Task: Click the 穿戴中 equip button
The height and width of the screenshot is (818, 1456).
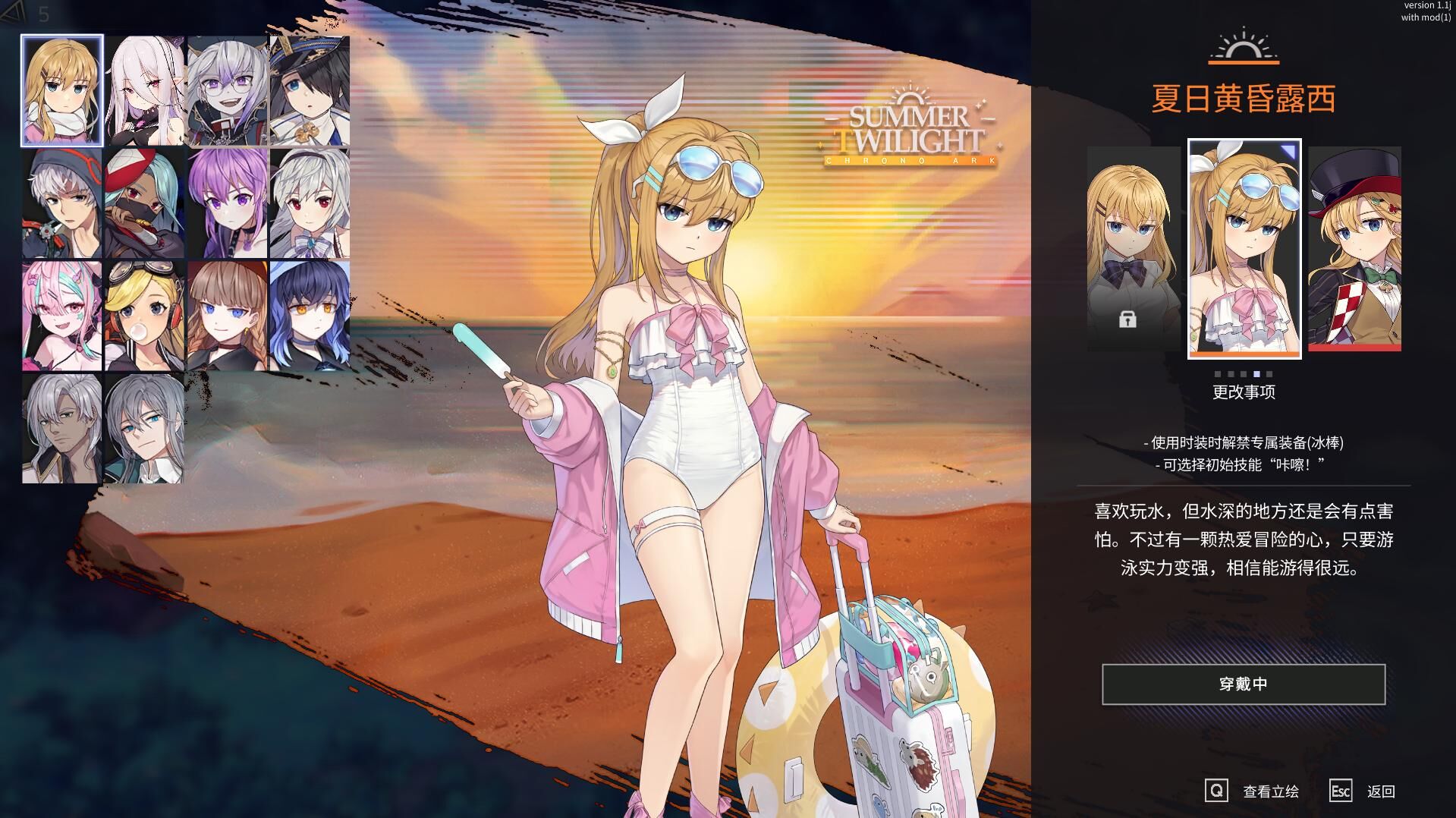Action: point(1244,684)
